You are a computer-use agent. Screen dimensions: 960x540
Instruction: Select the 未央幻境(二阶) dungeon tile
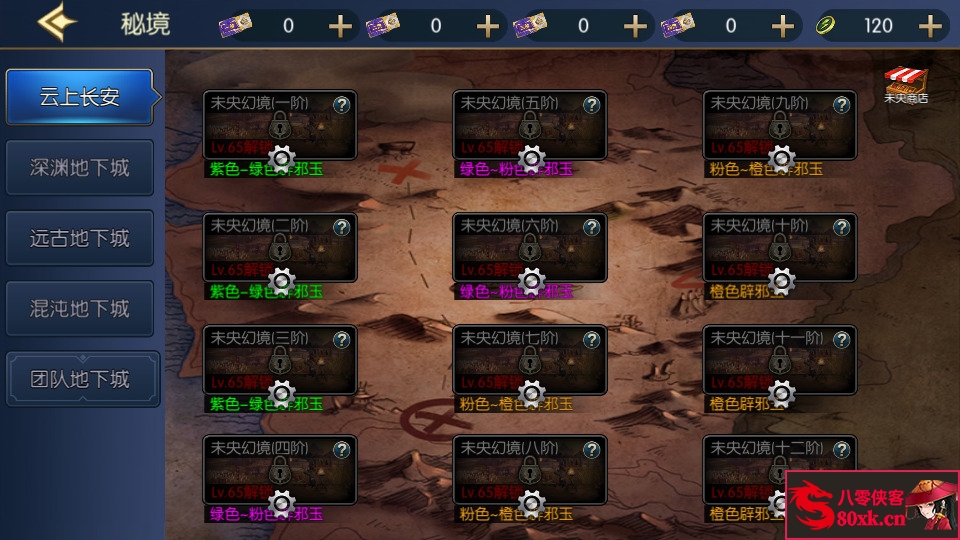[280, 246]
